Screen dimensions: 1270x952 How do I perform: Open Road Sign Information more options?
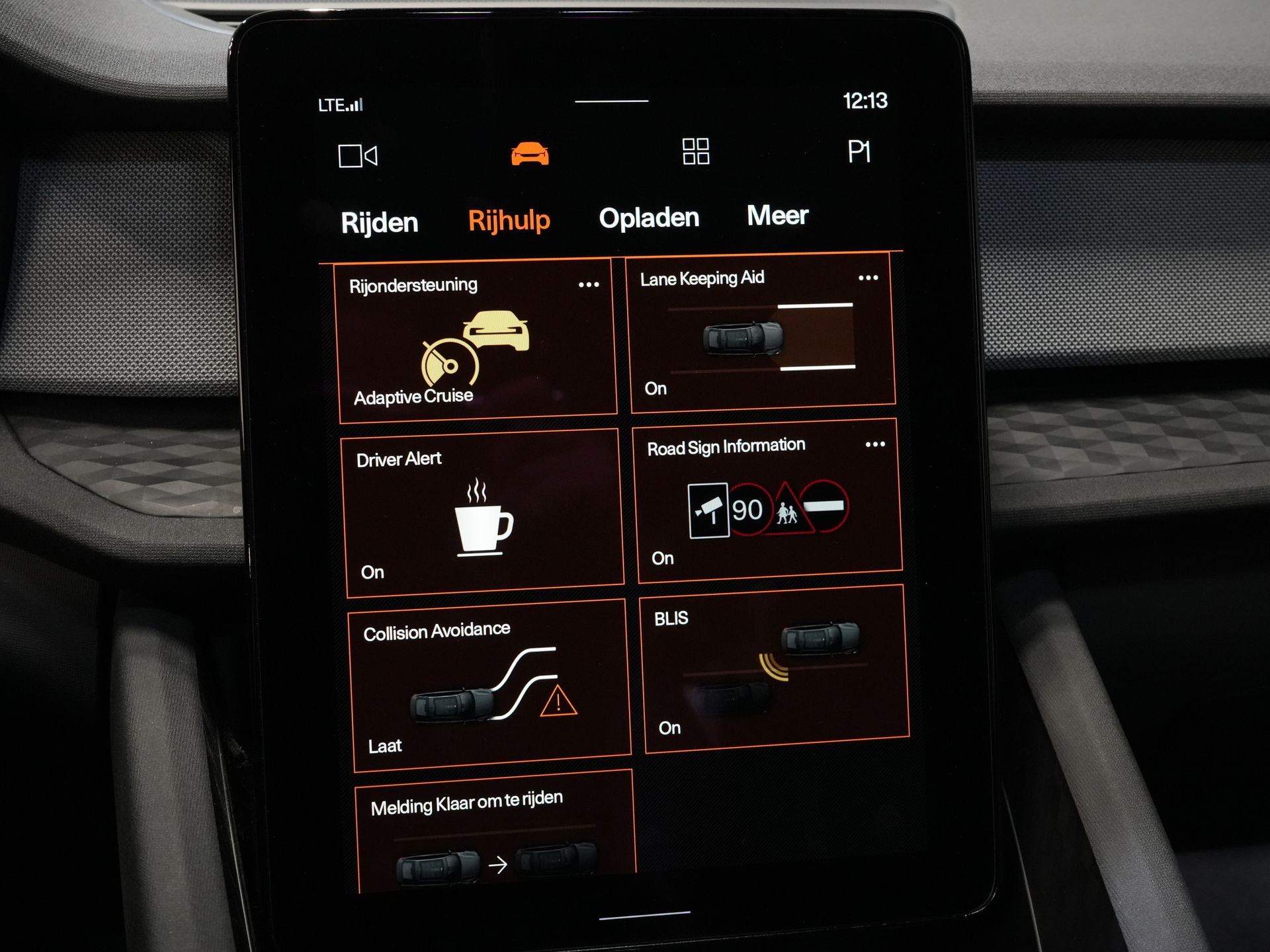point(875,445)
